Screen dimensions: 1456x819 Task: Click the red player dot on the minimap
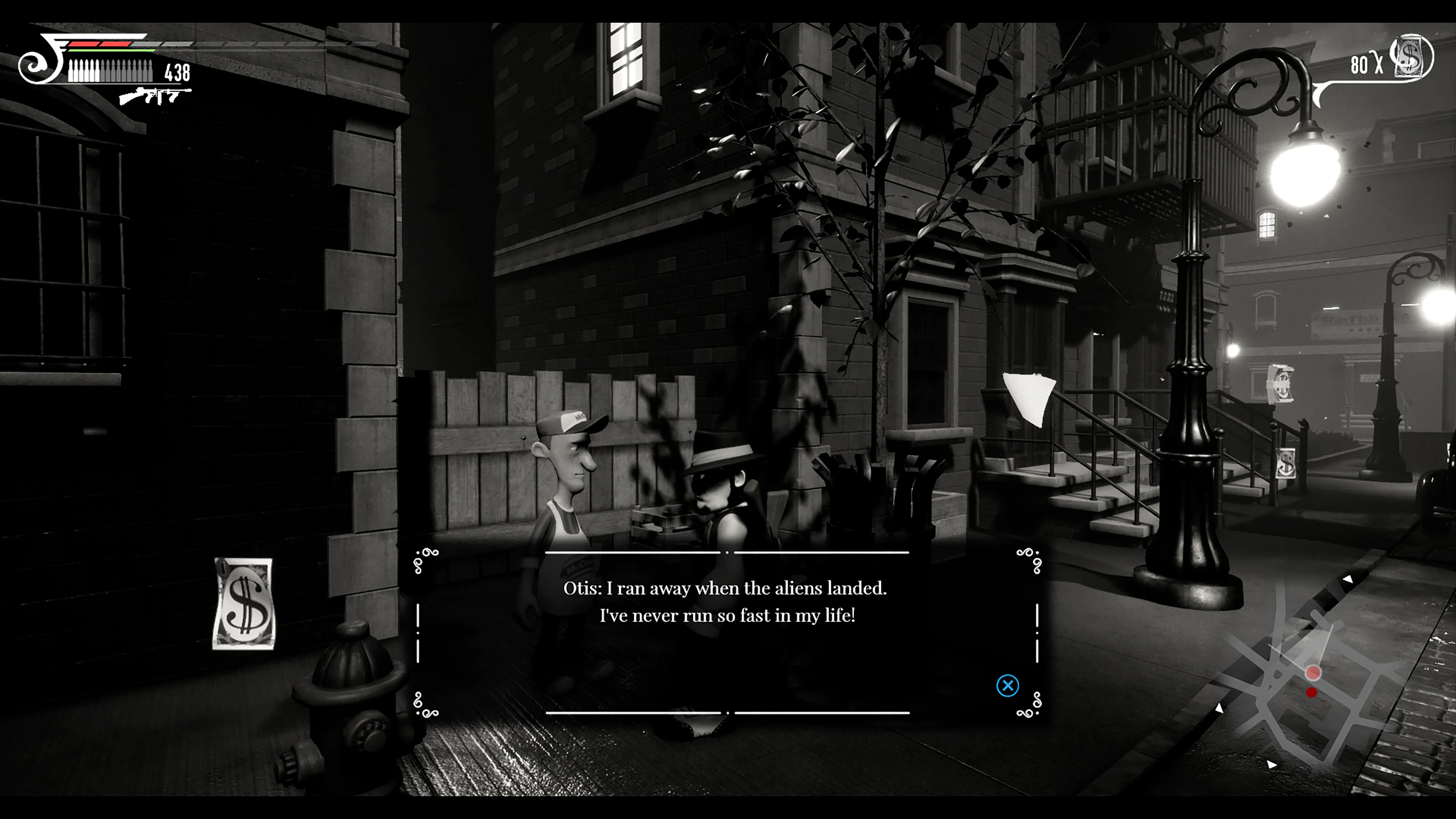point(1313,673)
